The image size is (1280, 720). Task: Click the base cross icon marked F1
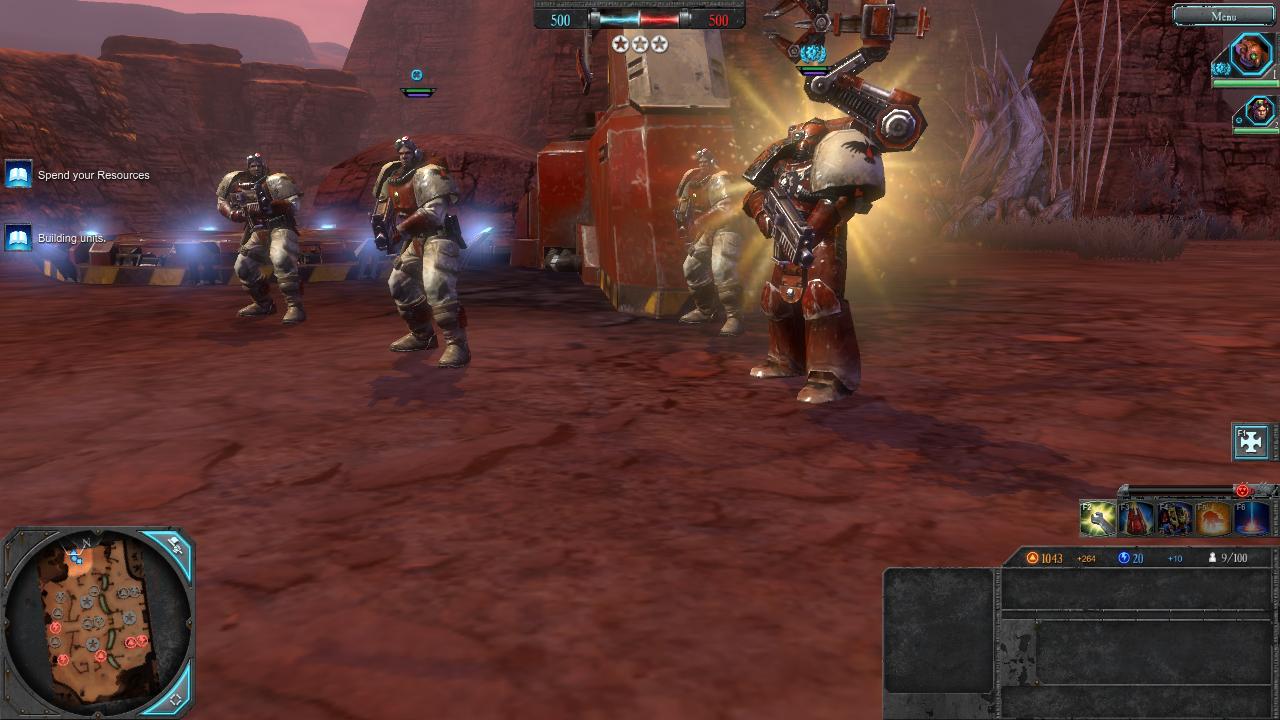[1251, 441]
